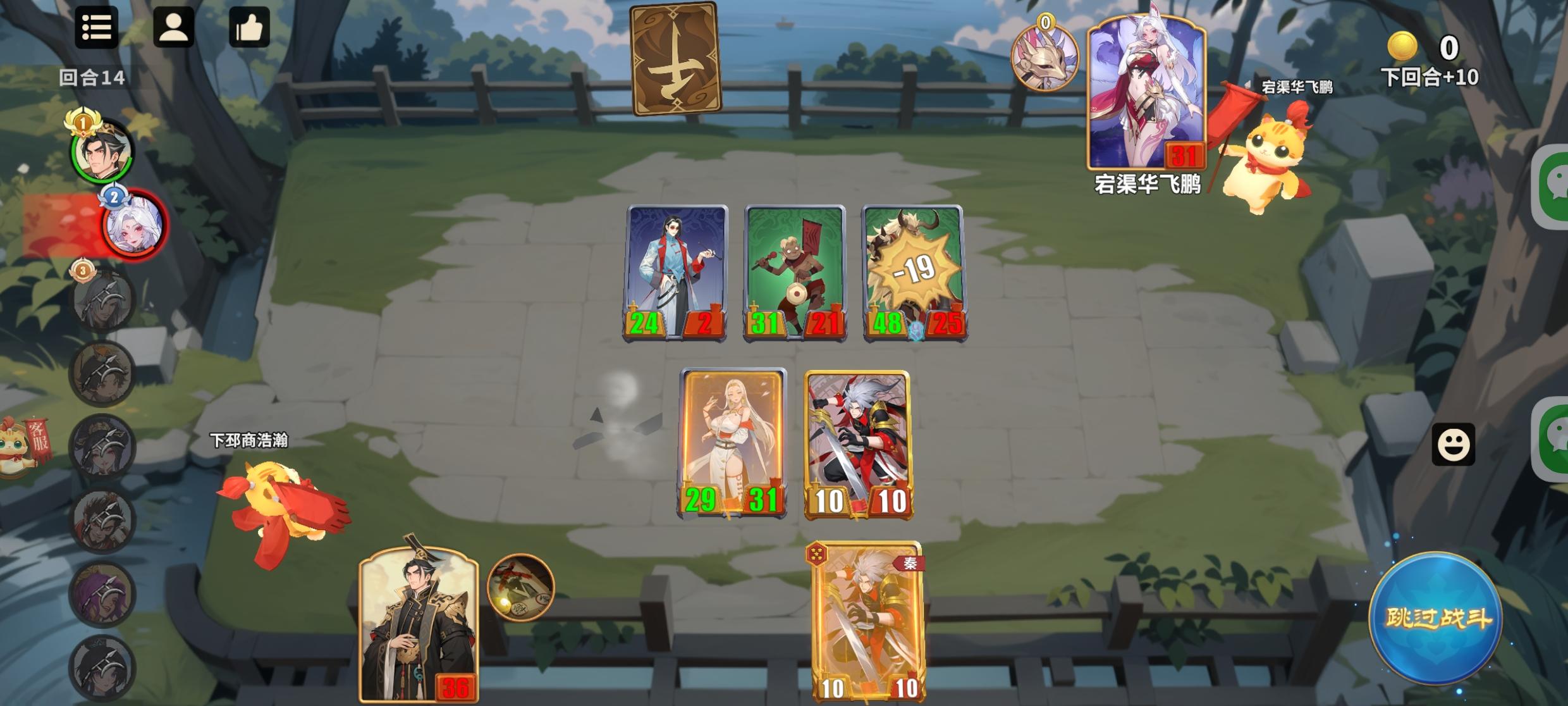Click the thumbs-up like icon
Viewport: 1568px width, 706px height.
(x=251, y=28)
